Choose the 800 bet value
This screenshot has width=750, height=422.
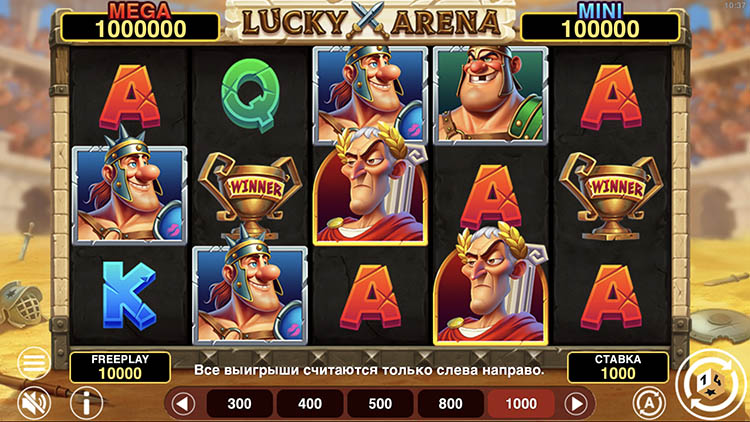point(450,404)
